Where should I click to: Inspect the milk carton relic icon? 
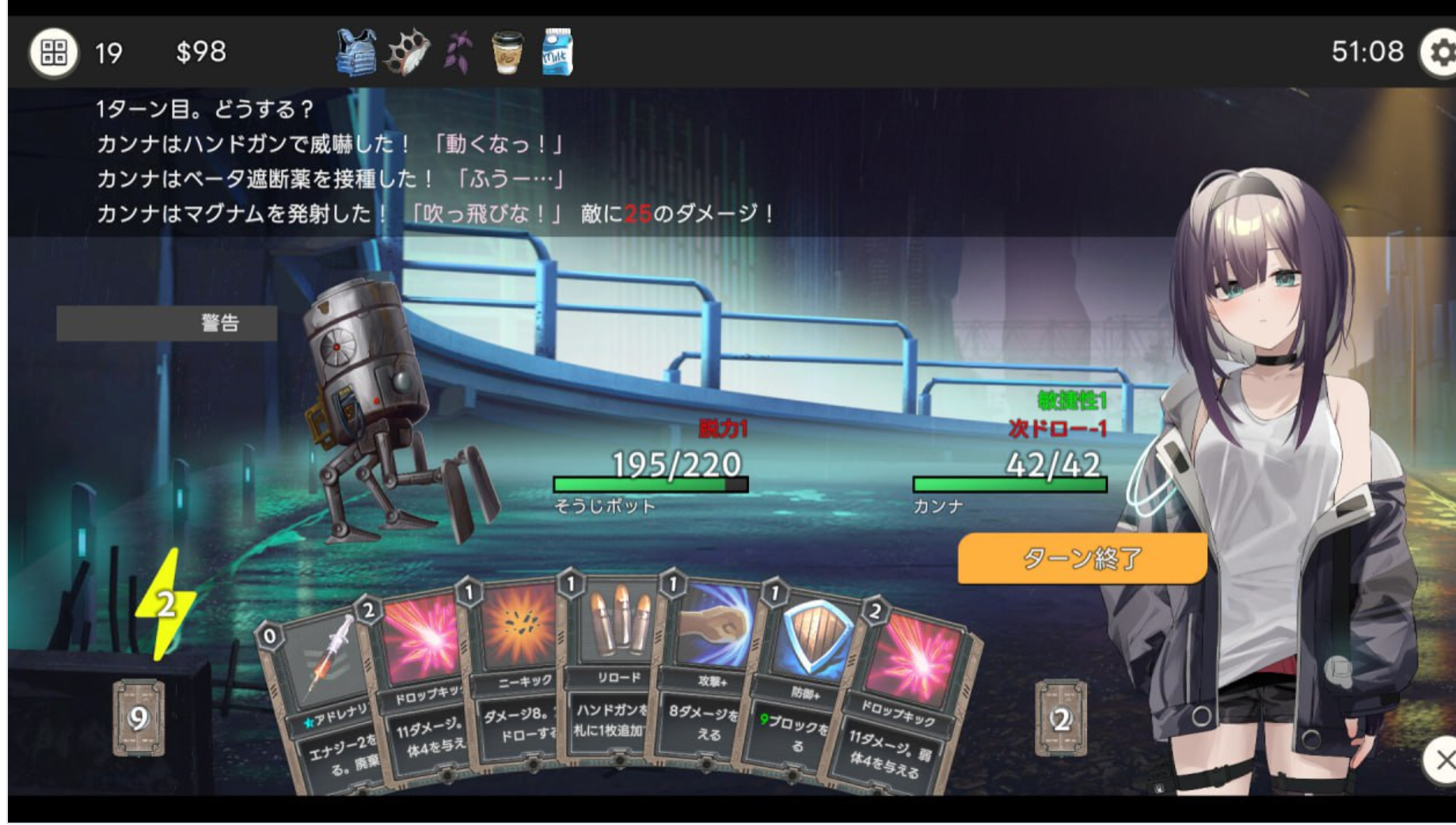[557, 52]
